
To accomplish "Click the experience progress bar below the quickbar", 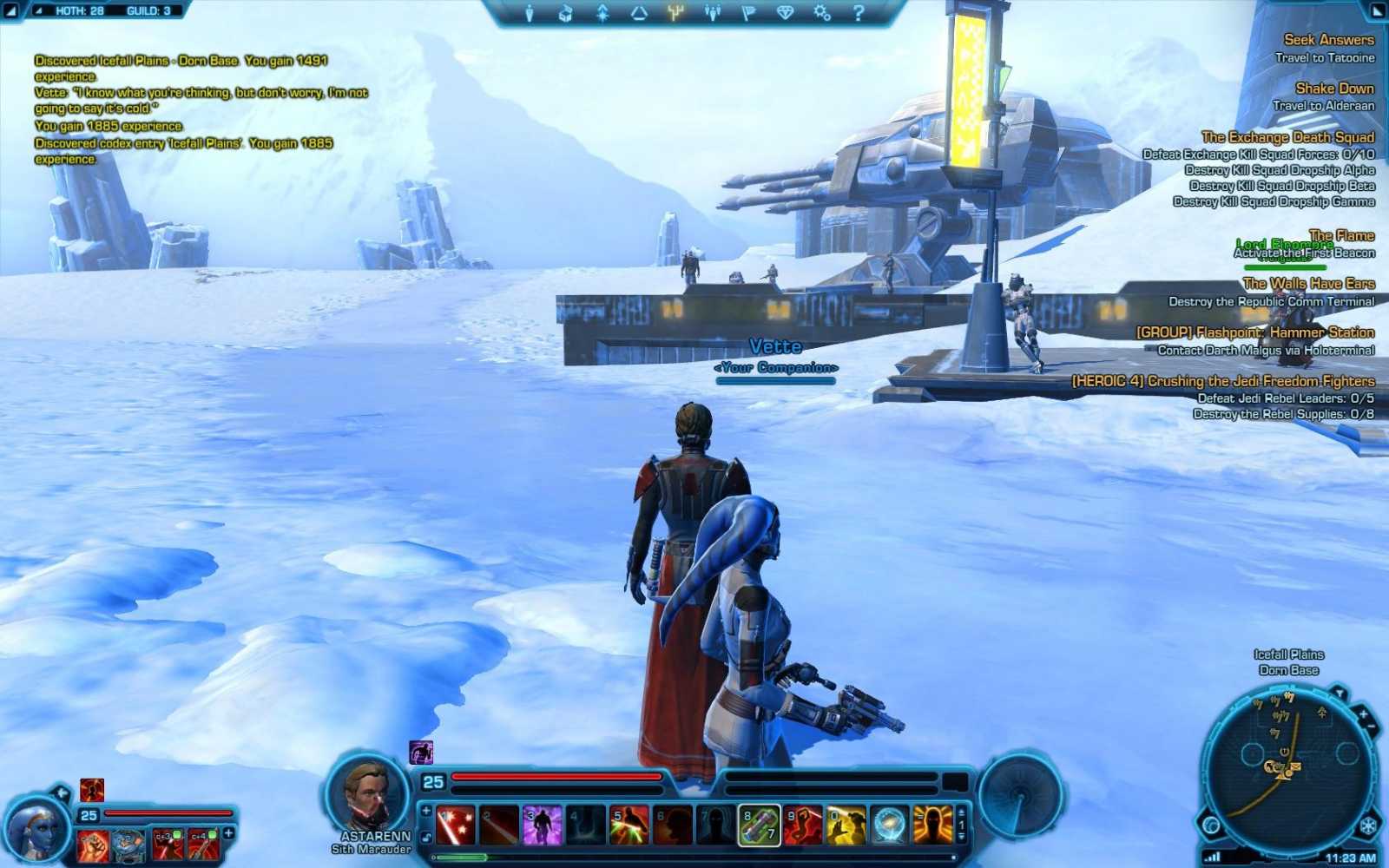I will coord(694,856).
